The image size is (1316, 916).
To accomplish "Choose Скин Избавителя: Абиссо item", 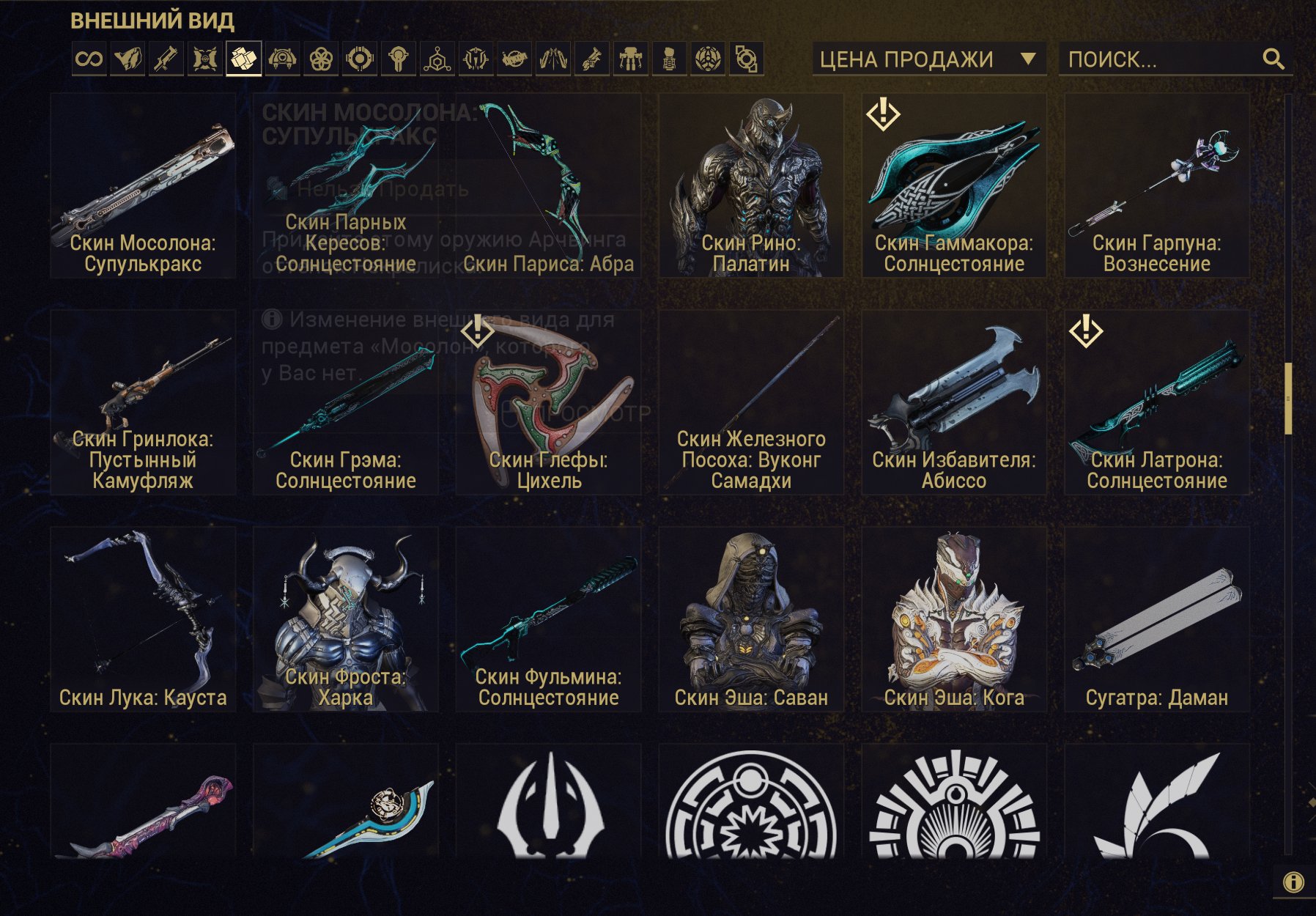I will [954, 402].
